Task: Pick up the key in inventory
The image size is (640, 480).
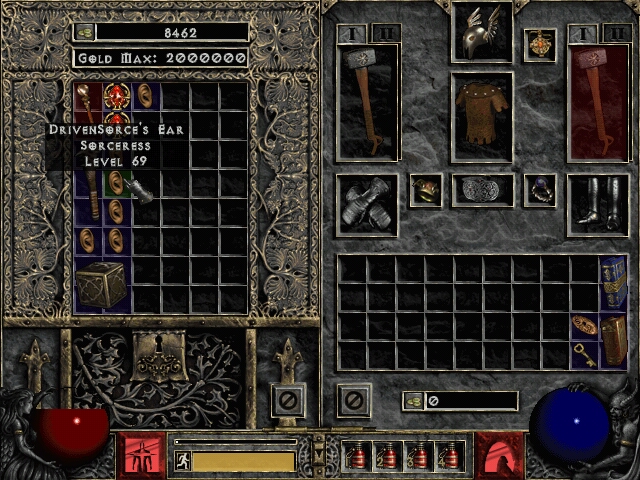Action: point(584,353)
